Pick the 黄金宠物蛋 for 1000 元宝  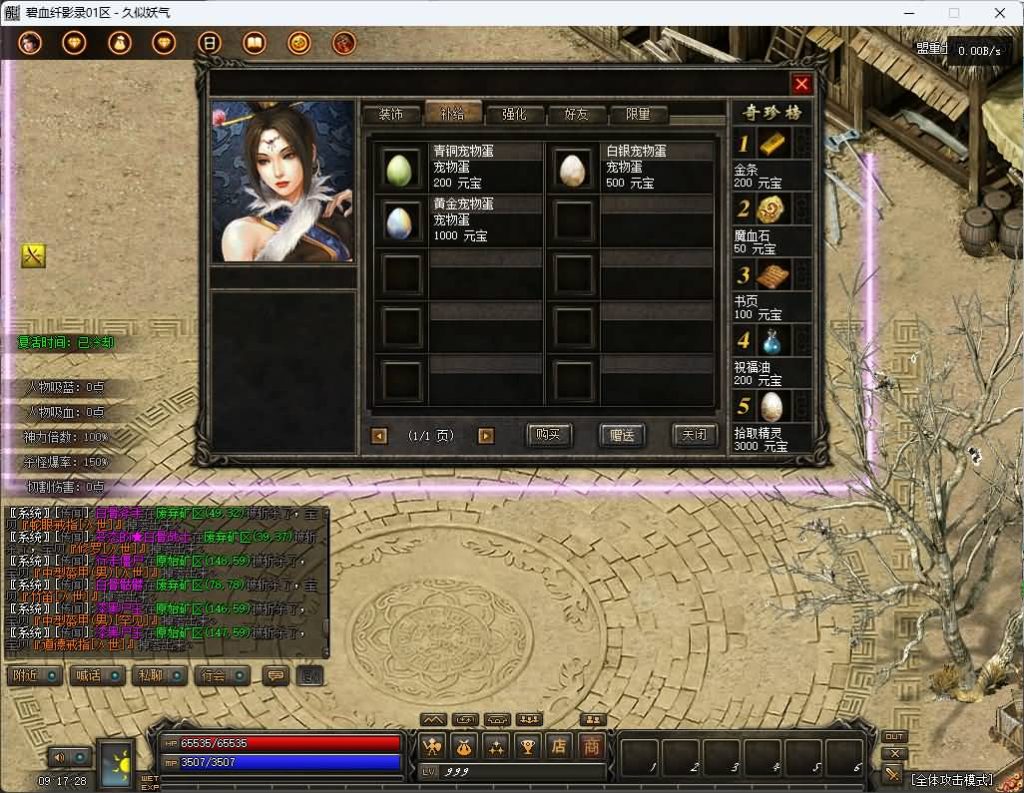(402, 220)
